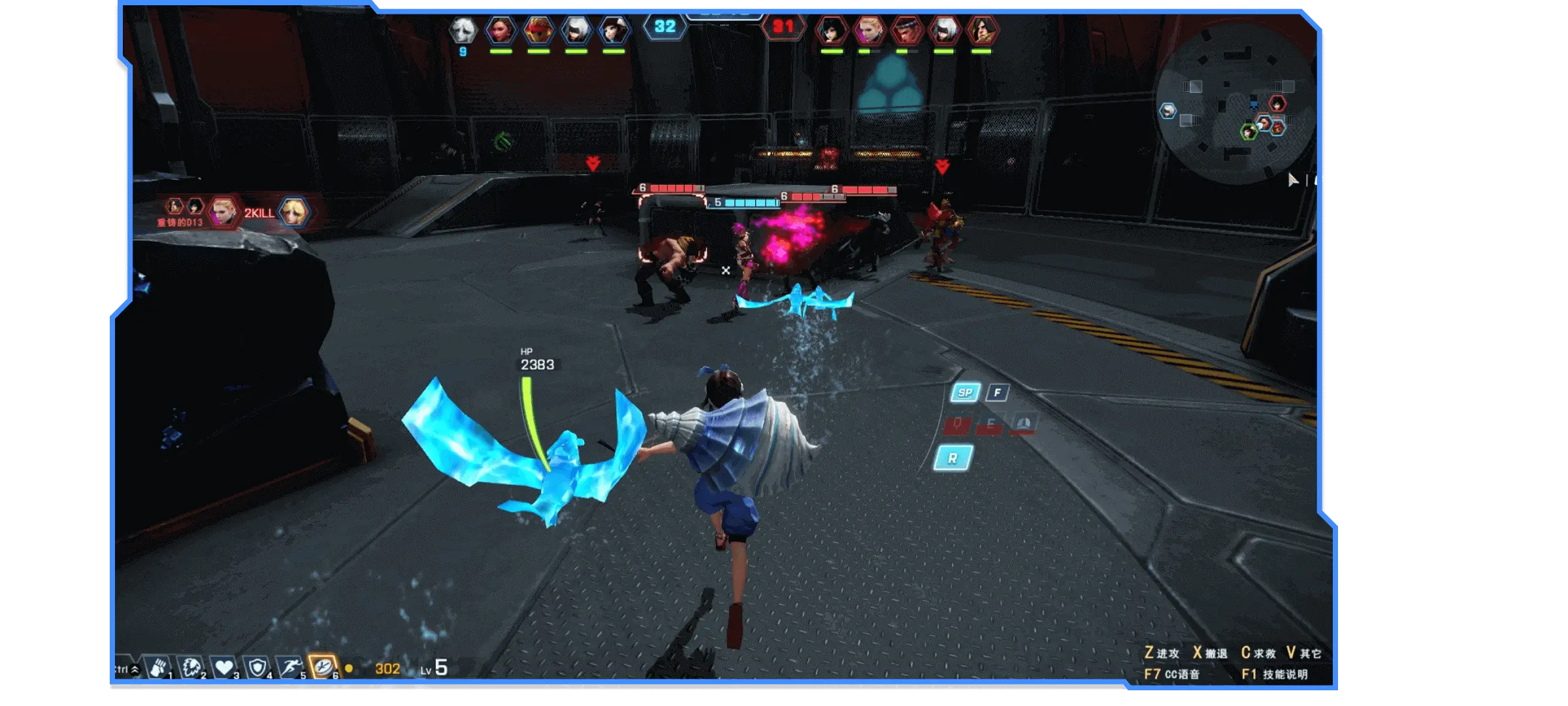Viewport: 1568px width, 706px height.
Task: Select the running figure upgrade slot
Action: [x=291, y=667]
